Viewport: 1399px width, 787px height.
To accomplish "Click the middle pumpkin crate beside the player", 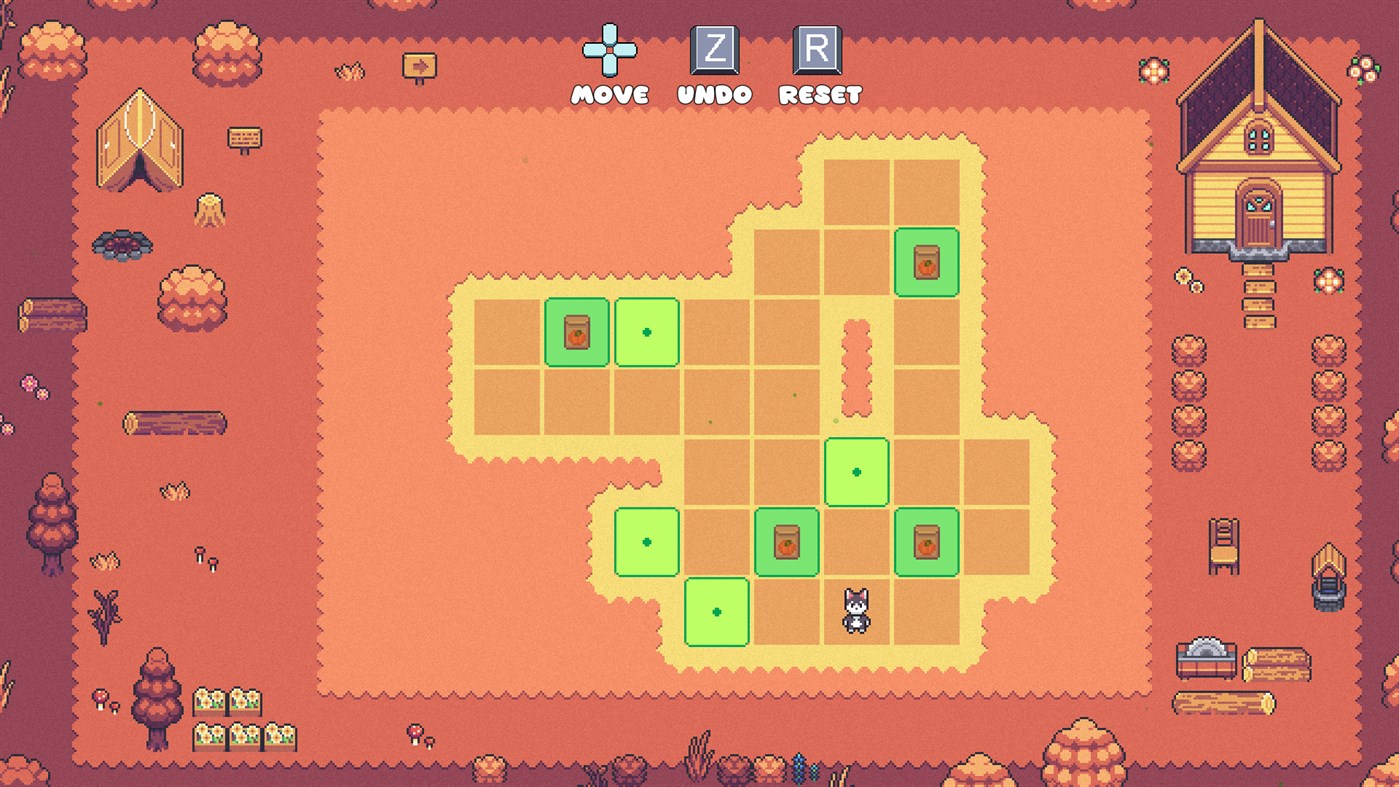I will 786,542.
